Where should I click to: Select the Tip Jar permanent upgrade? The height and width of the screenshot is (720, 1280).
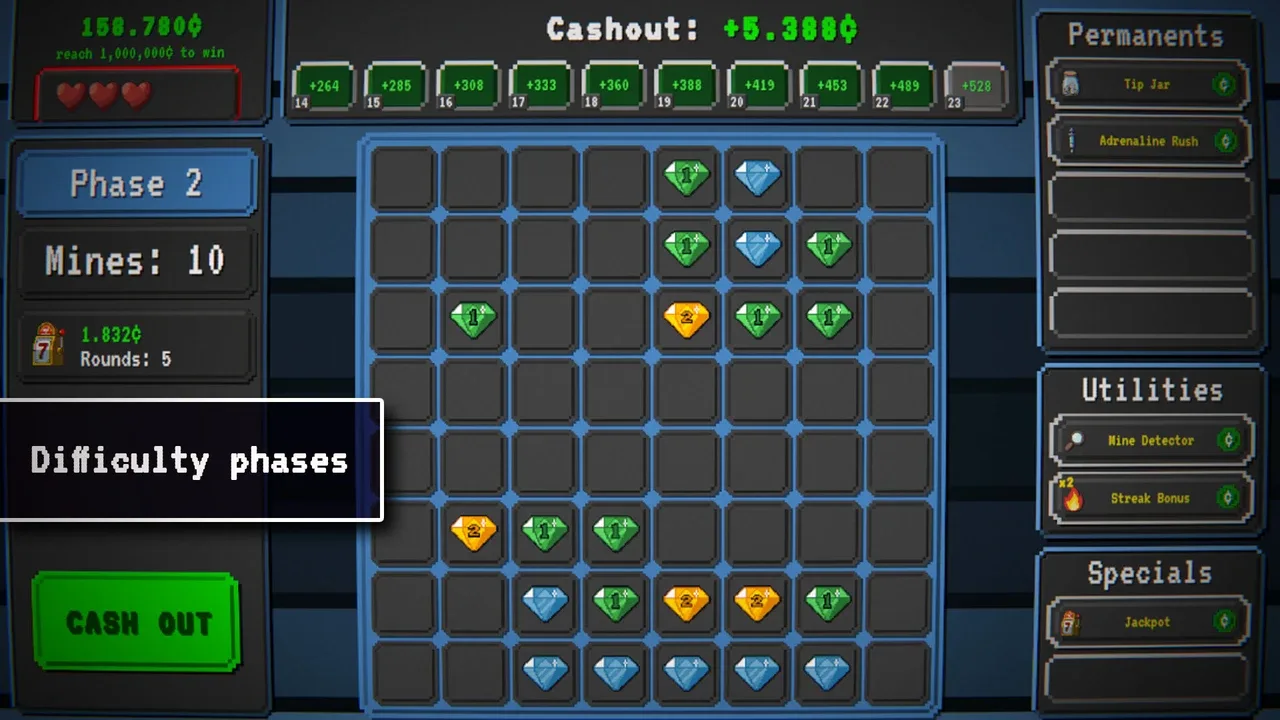point(1148,85)
